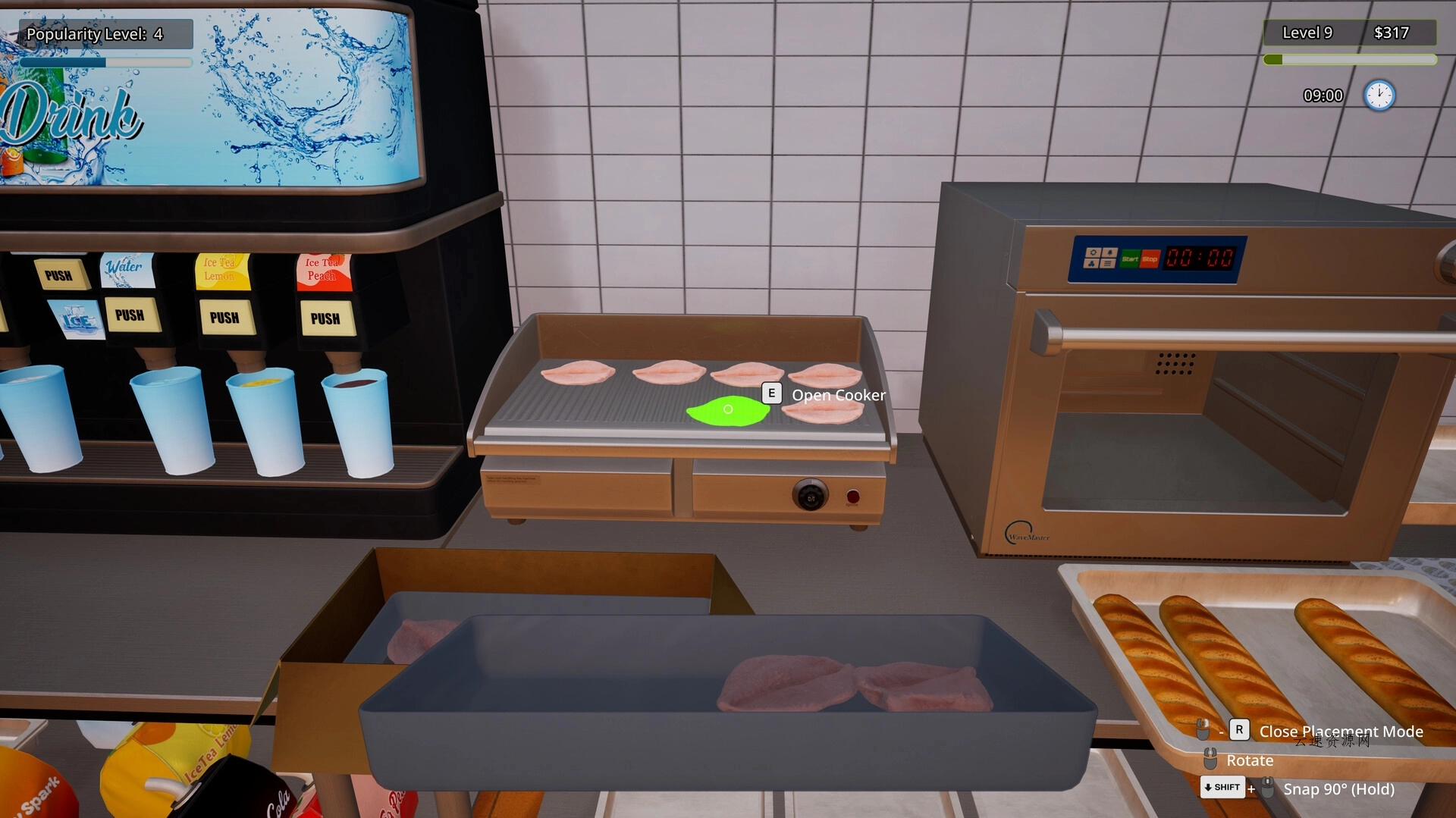Screen dimensions: 1456x818
Task: Toggle the Stop button on the microwave
Action: coord(1150,259)
